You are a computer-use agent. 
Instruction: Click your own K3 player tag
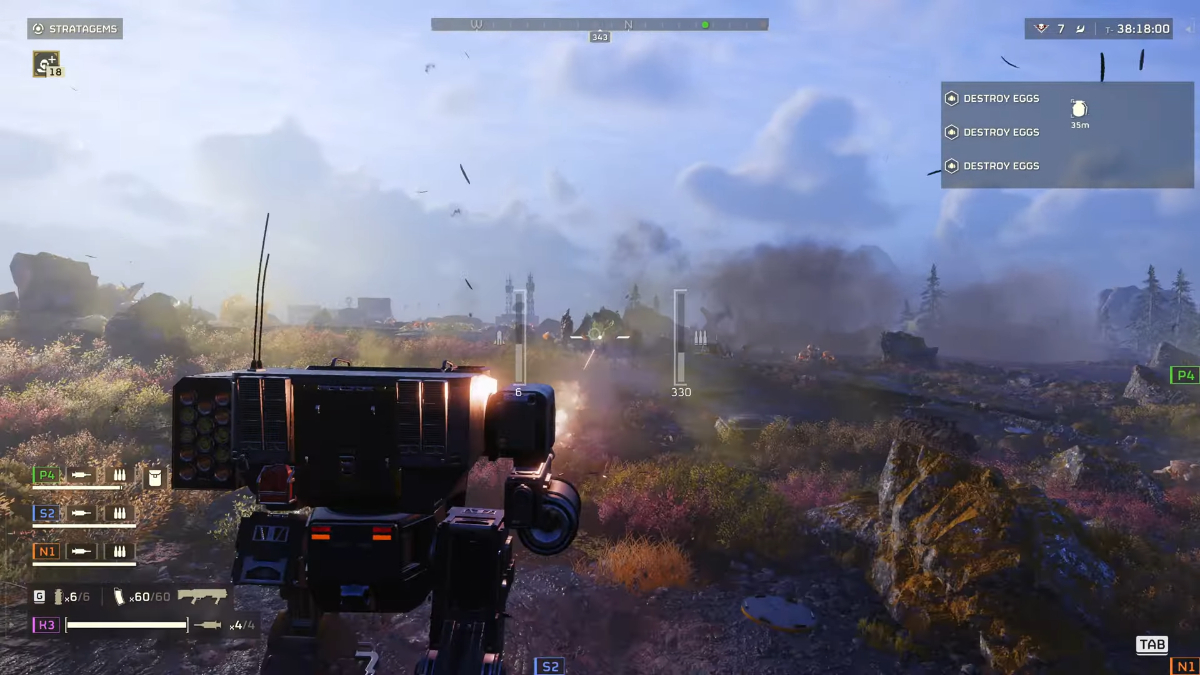tap(46, 625)
